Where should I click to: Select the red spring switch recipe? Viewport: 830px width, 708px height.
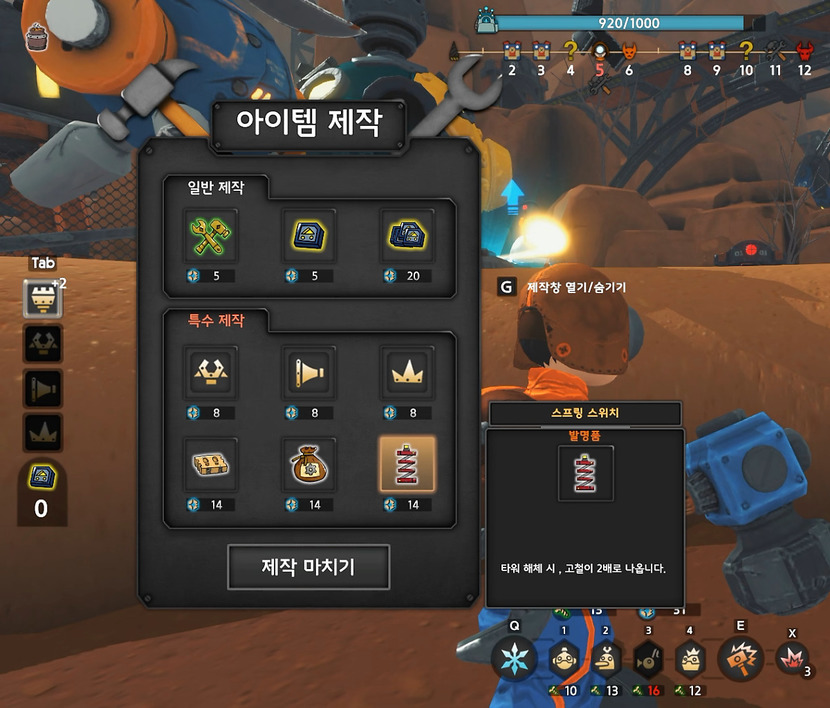coord(406,463)
